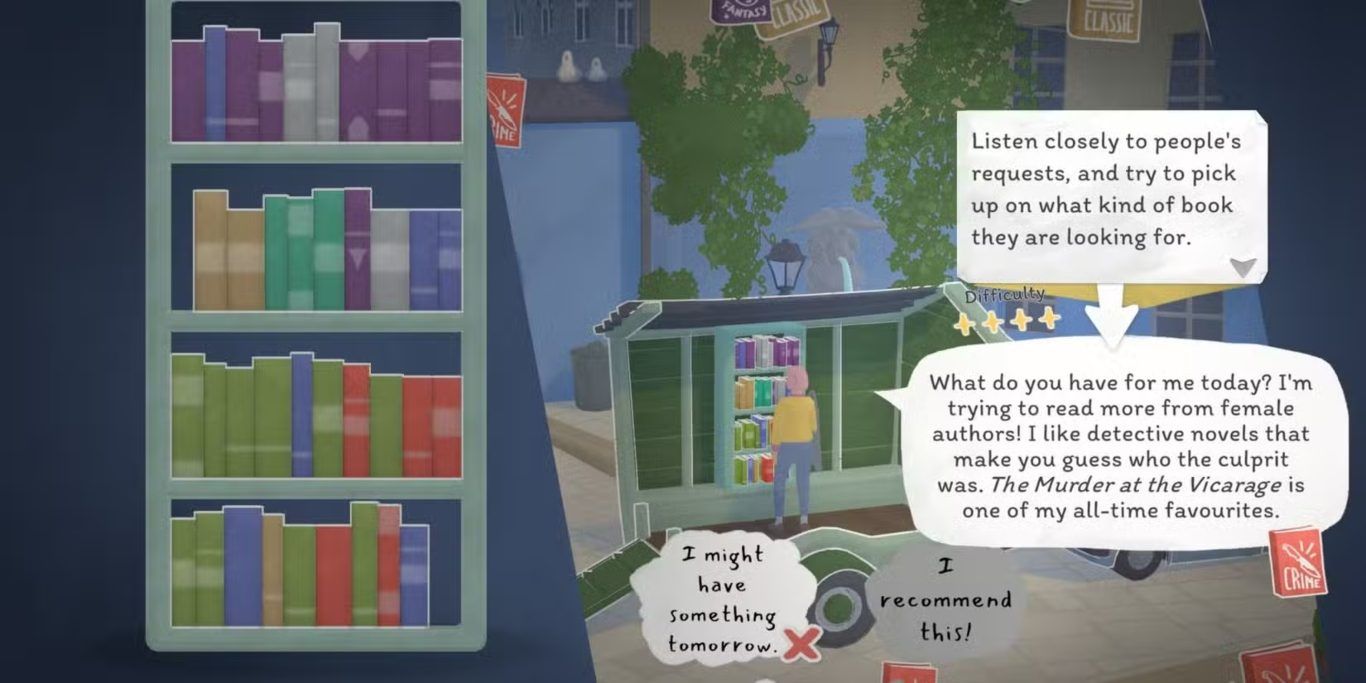This screenshot has height=683, width=1366.
Task: Pick the purple book on the second shelf
Action: [357, 249]
